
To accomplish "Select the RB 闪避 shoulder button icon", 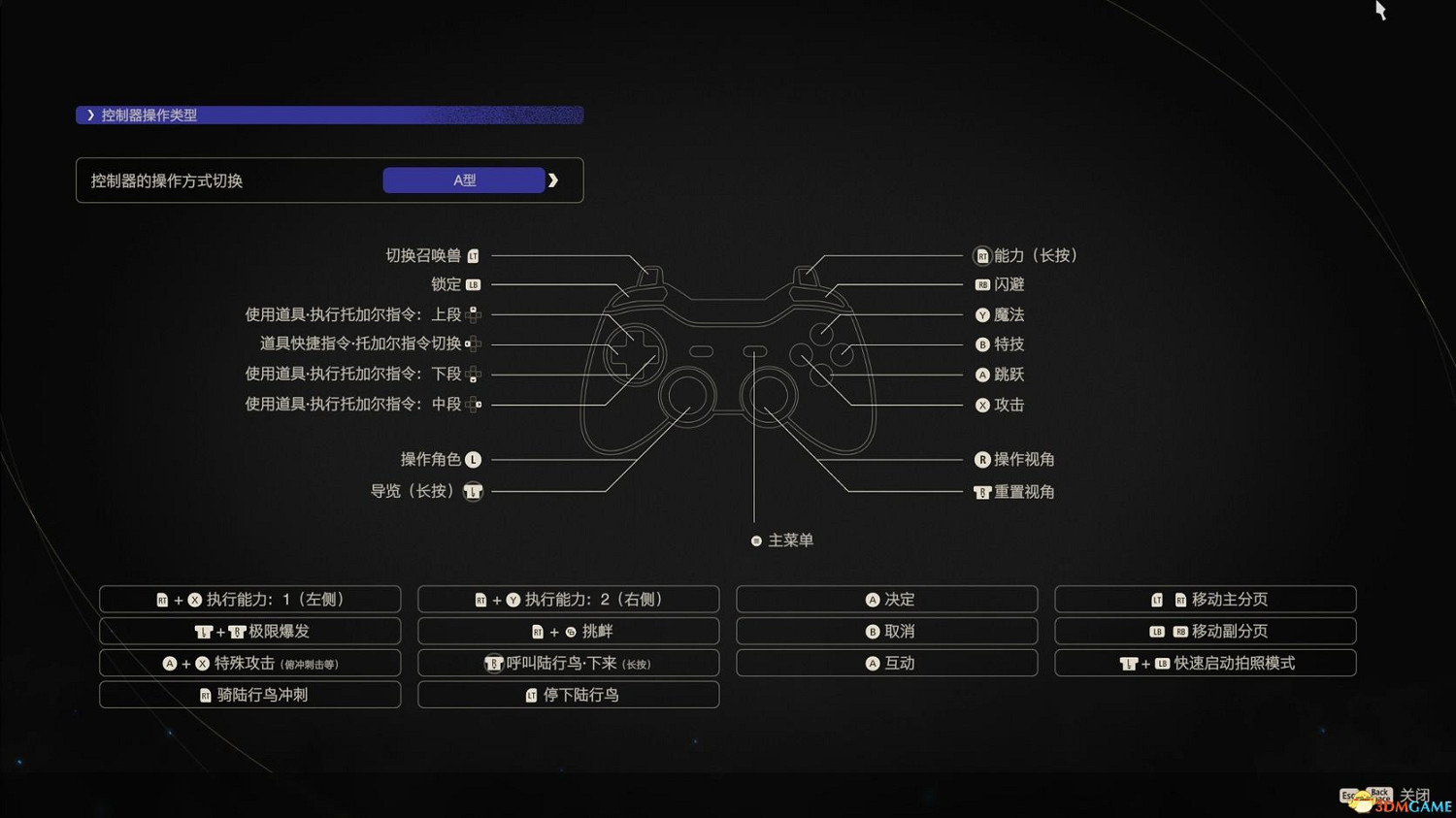I will (982, 284).
